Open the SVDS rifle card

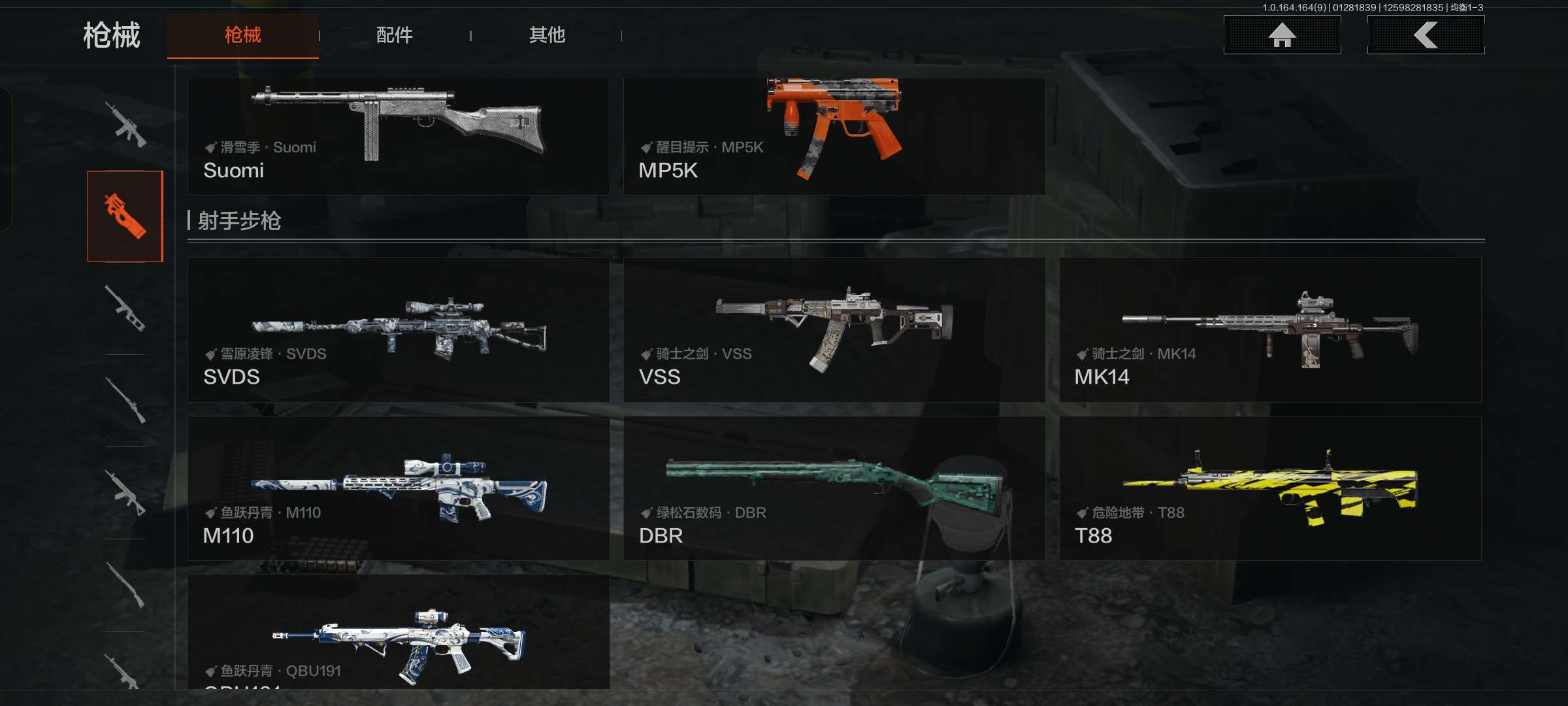[398, 329]
